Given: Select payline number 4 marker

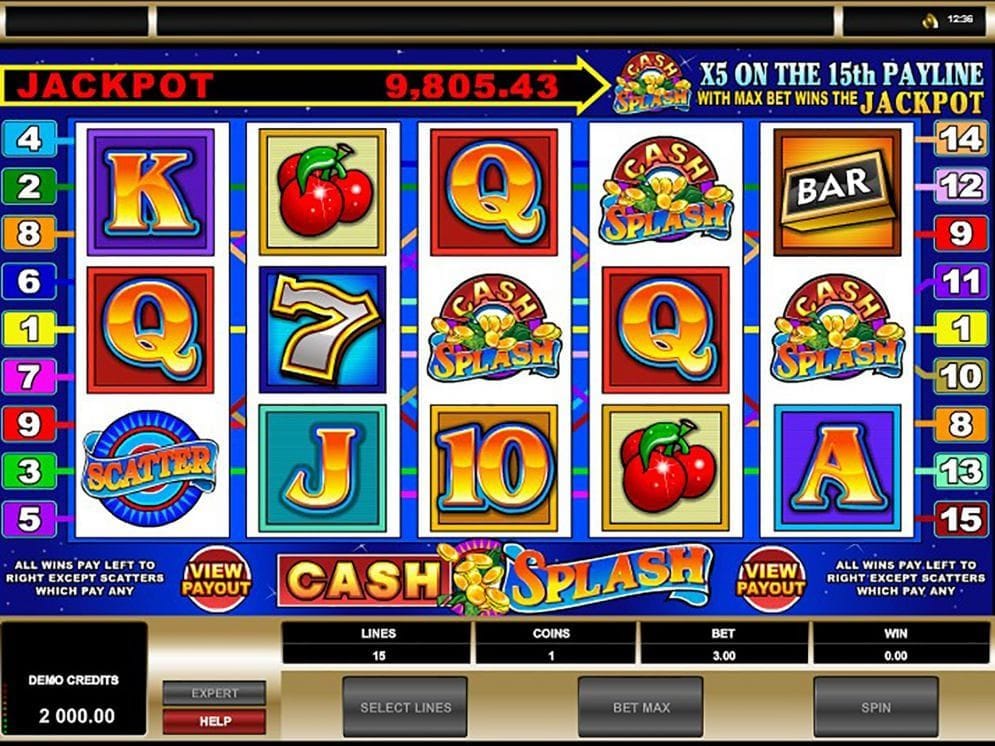Looking at the screenshot, I should (x=29, y=139).
